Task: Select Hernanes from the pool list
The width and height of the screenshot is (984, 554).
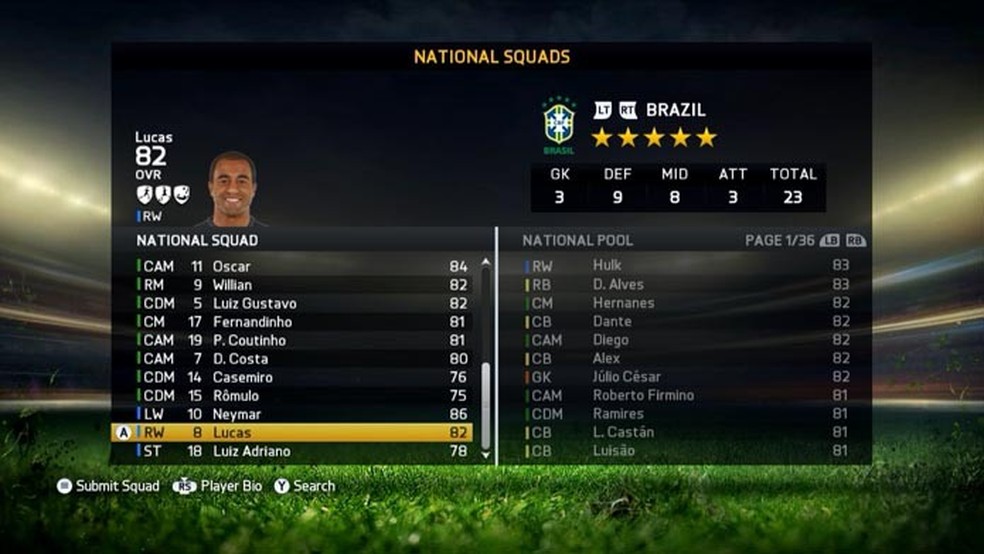Action: [690, 303]
